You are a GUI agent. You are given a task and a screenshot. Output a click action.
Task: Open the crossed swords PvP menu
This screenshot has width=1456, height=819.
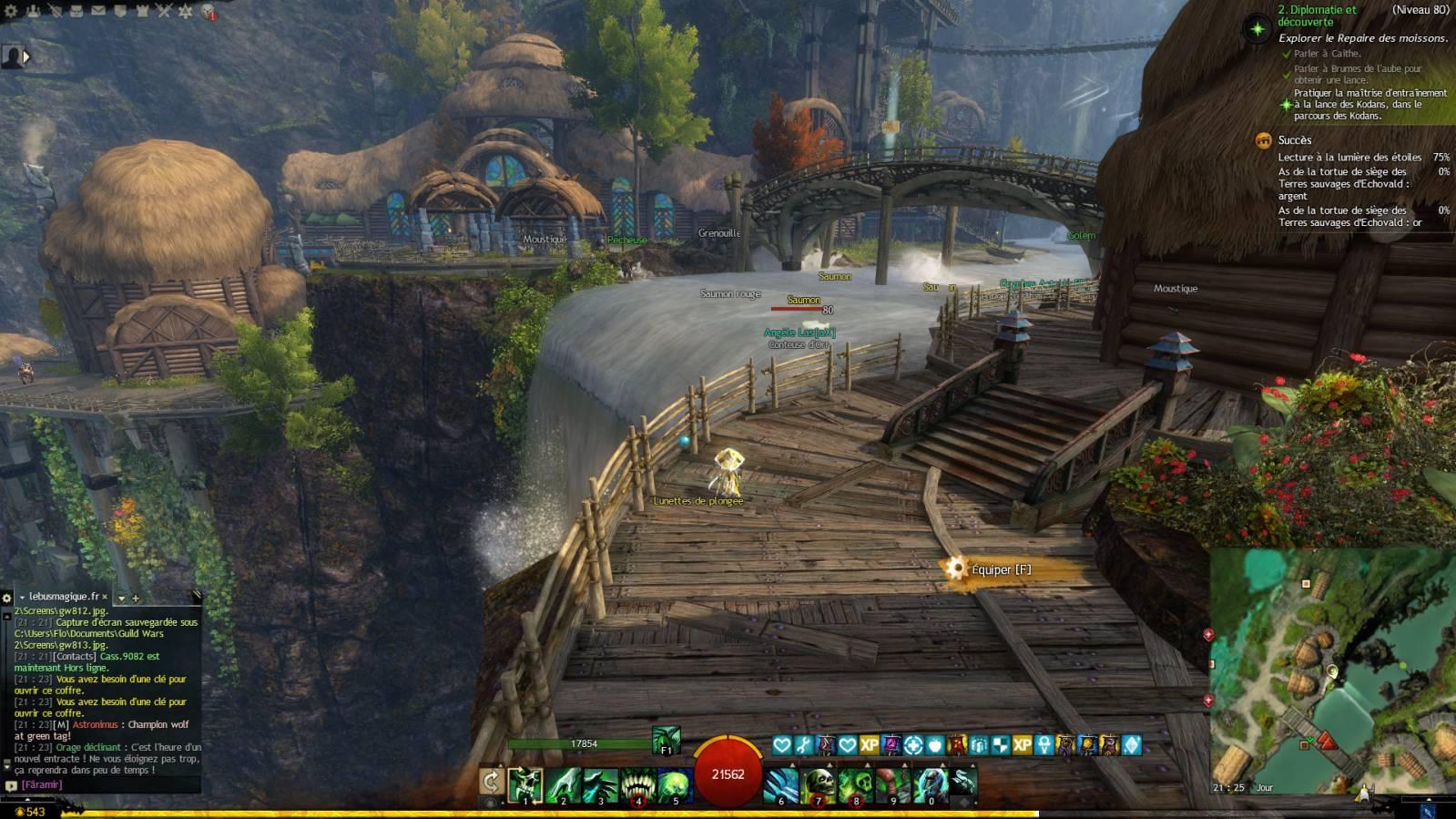(x=164, y=11)
